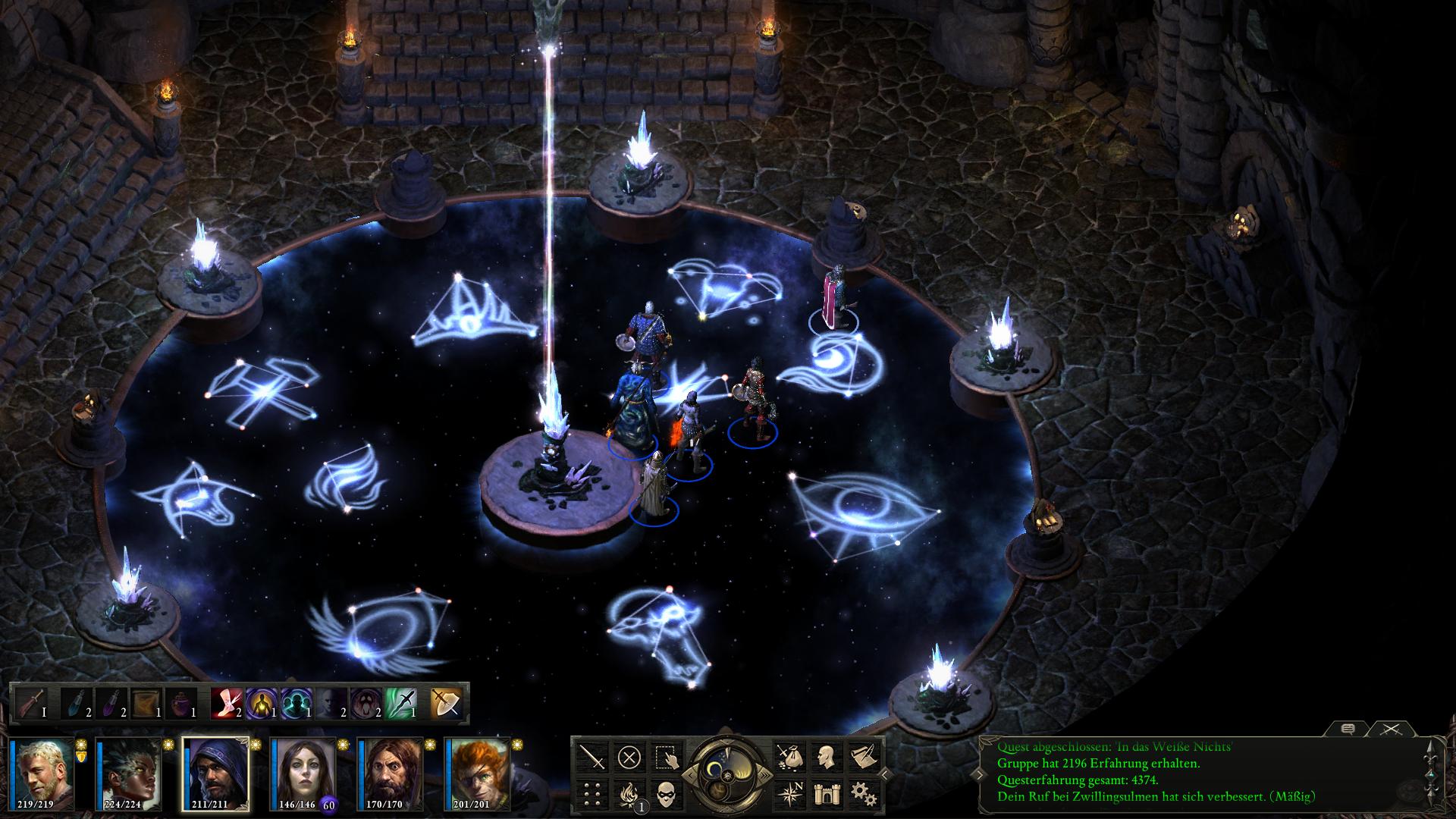Use the scroll quick item slot
The height and width of the screenshot is (819, 1456).
click(146, 703)
